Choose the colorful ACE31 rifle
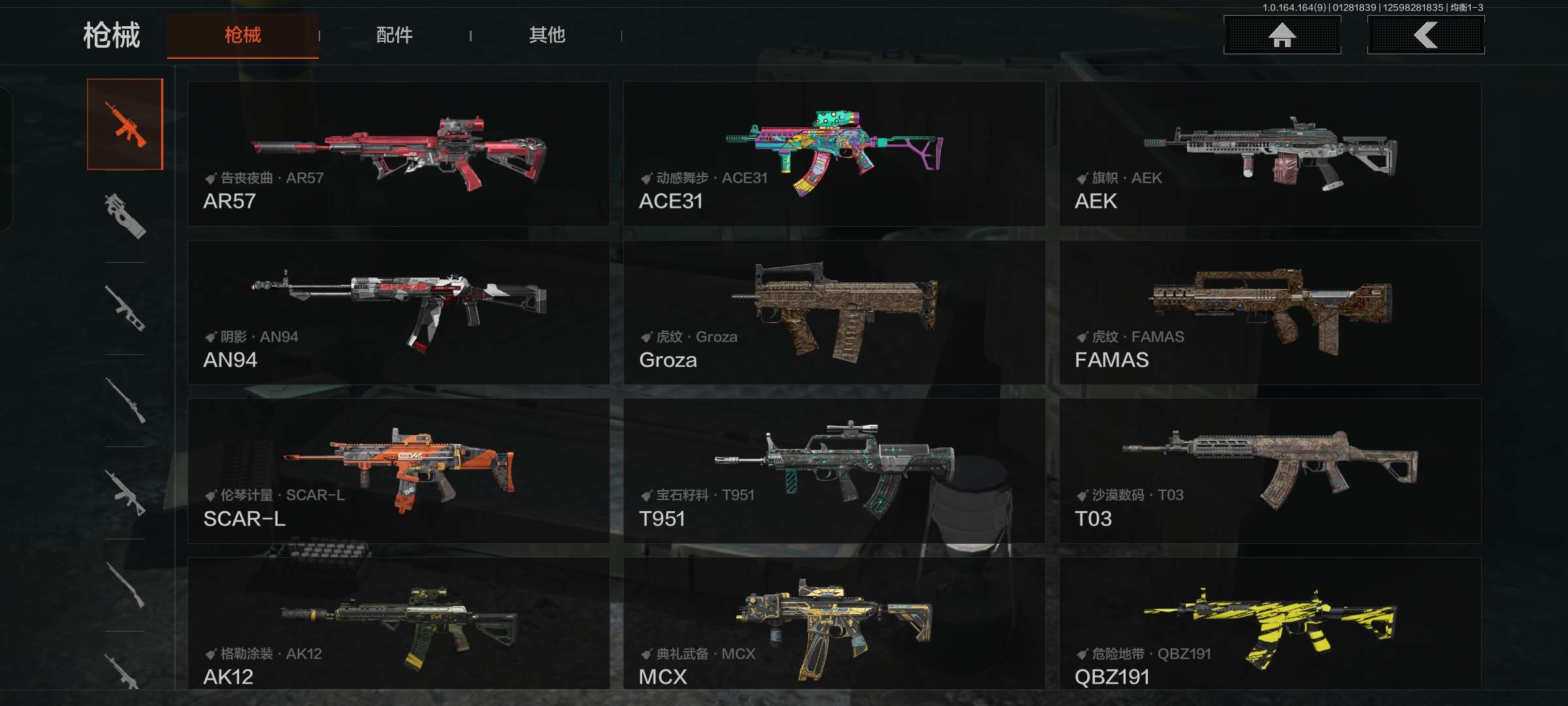The height and width of the screenshot is (706, 1568). (834, 154)
